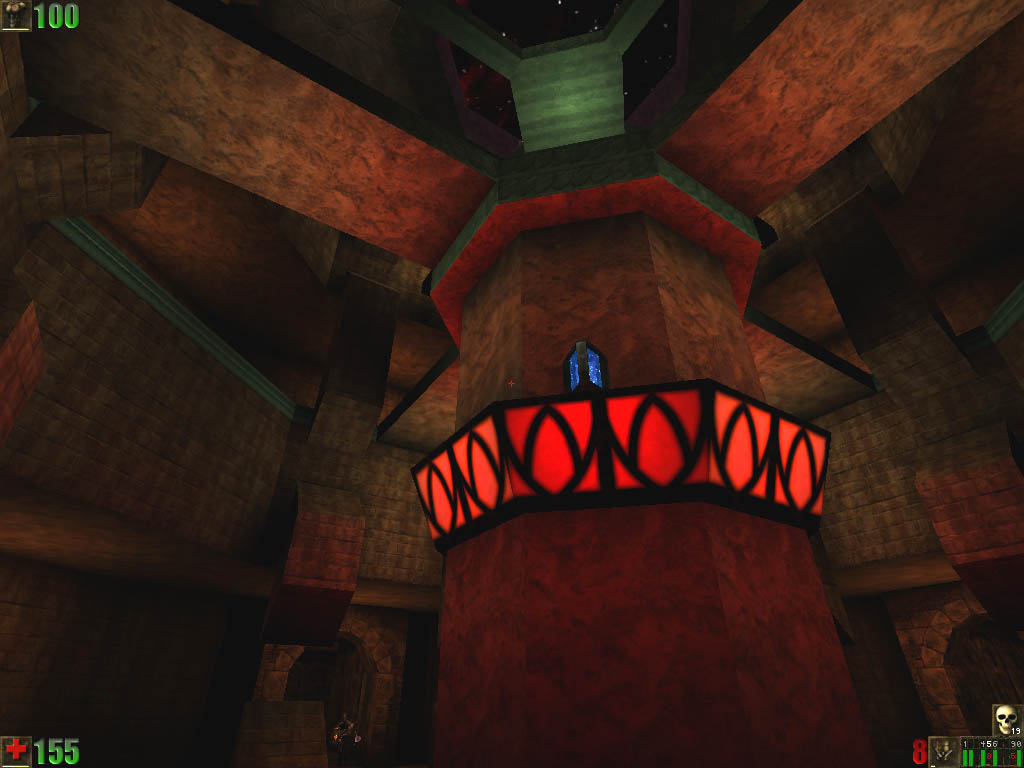Click the weapon ammo slots bar

991,752
